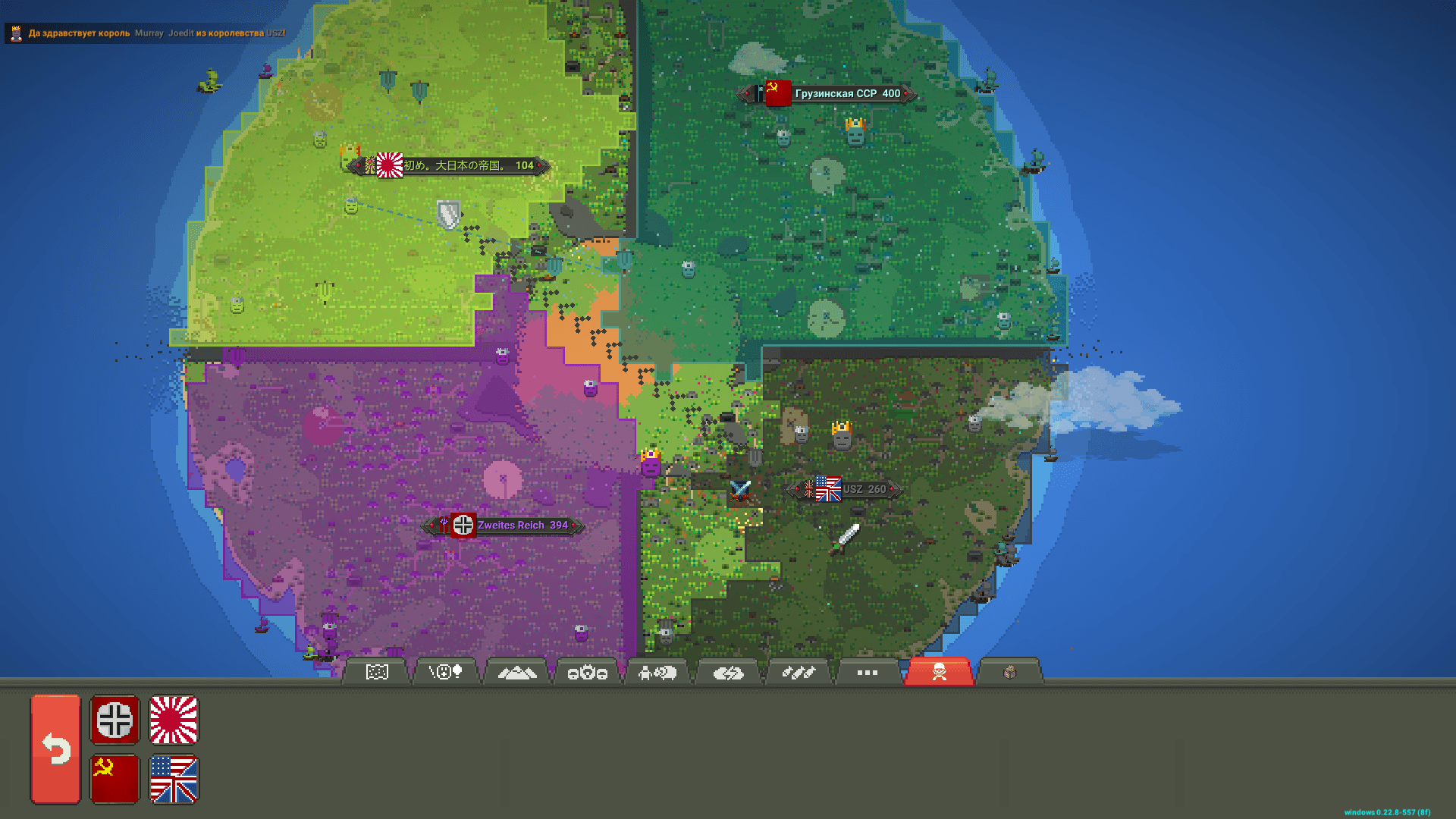Screen dimensions: 1456x819
Task: Toggle the Soviet hammer-and-sickle flag
Action: coord(114,779)
